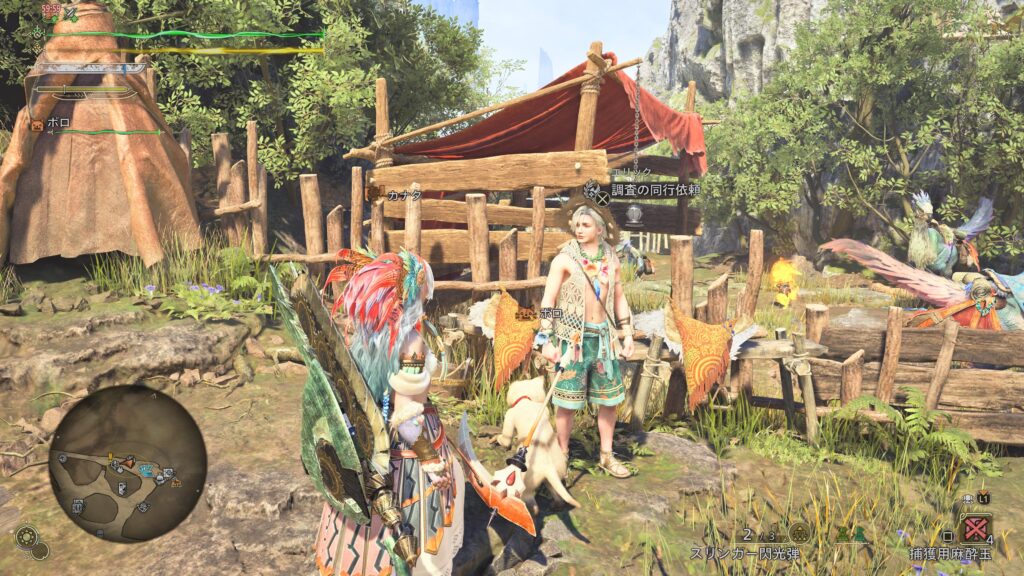Select the スリンガー閃光弾 slinger ammo icon
Screen dimensions: 1024x576
point(799,532)
